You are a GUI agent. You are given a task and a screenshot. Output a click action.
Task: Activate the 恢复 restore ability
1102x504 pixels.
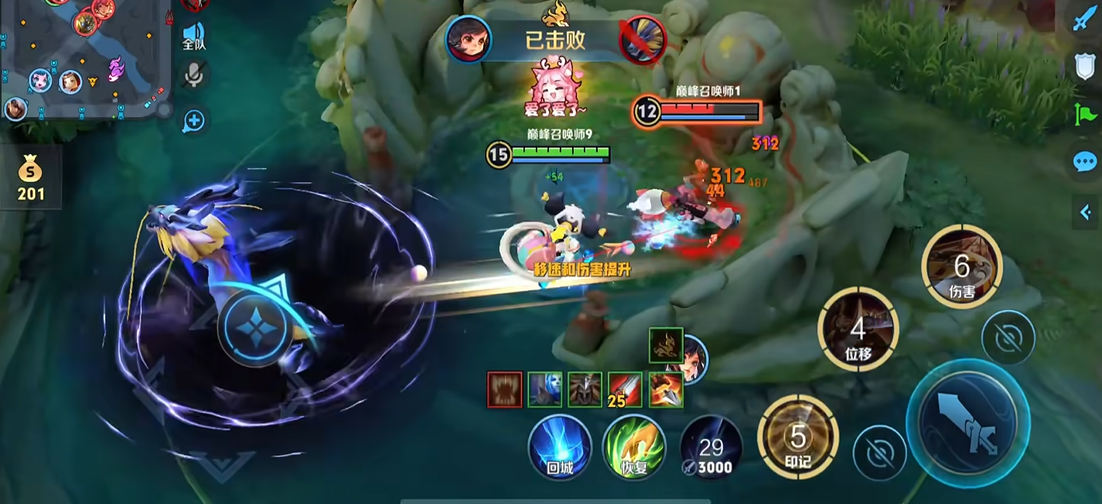pyautogui.click(x=634, y=445)
